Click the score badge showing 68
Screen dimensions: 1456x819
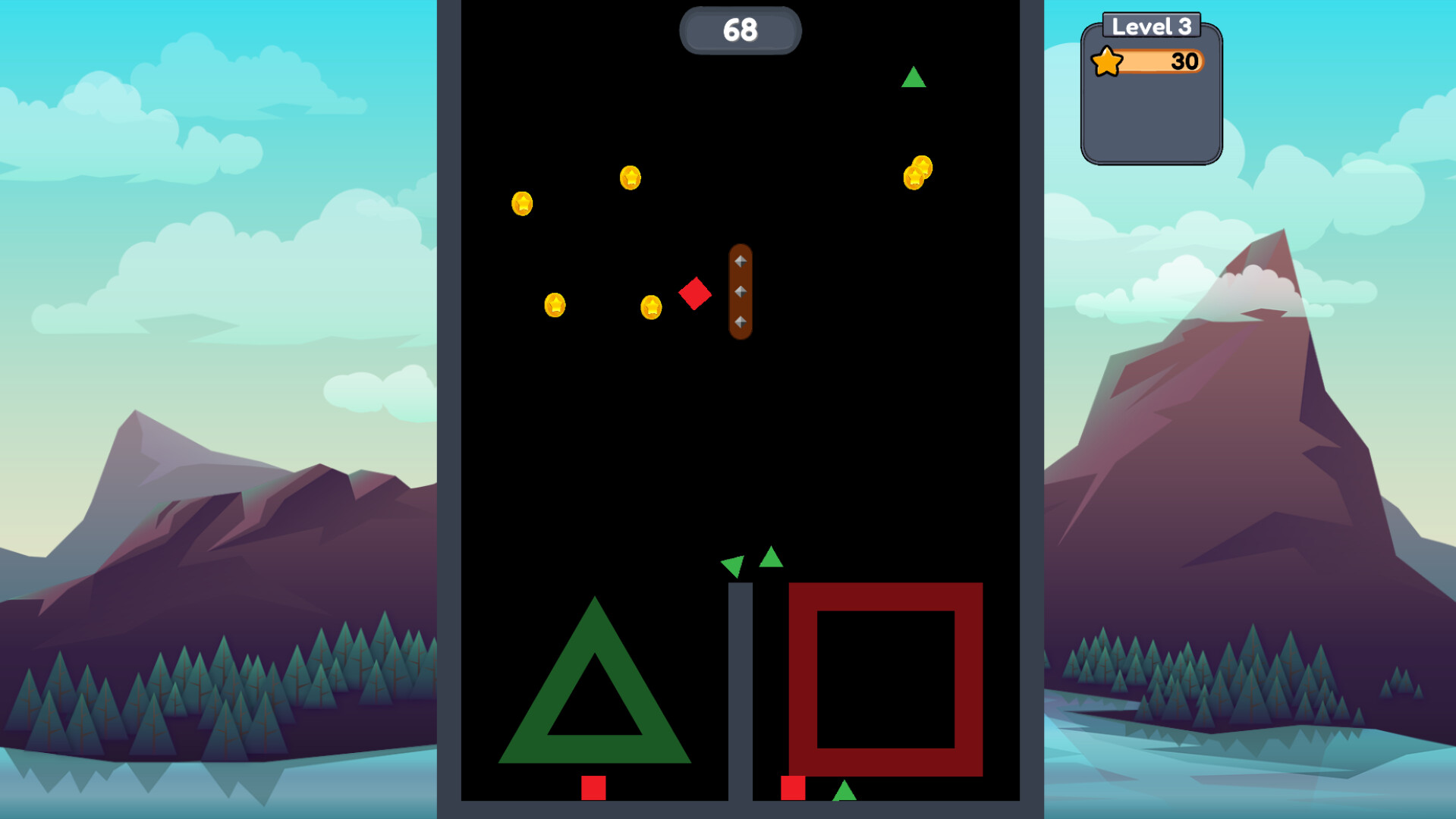point(740,30)
